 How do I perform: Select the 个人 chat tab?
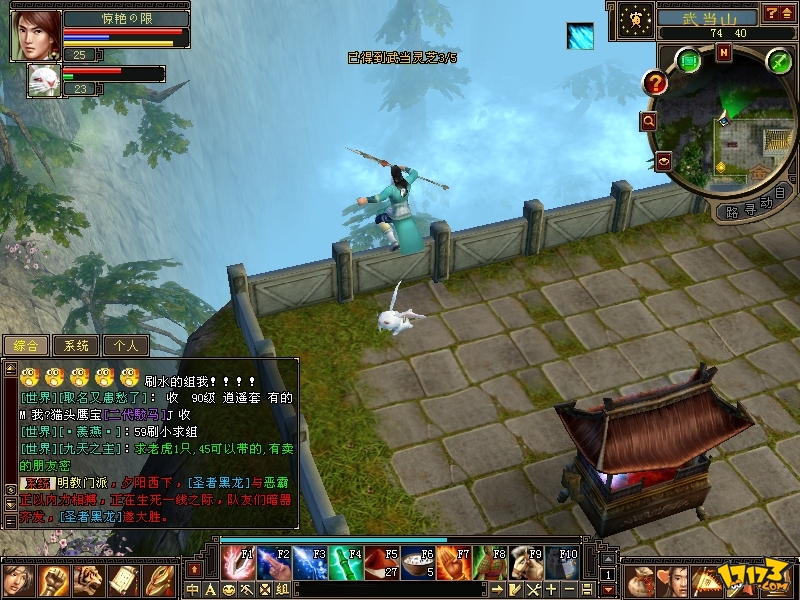tap(125, 345)
